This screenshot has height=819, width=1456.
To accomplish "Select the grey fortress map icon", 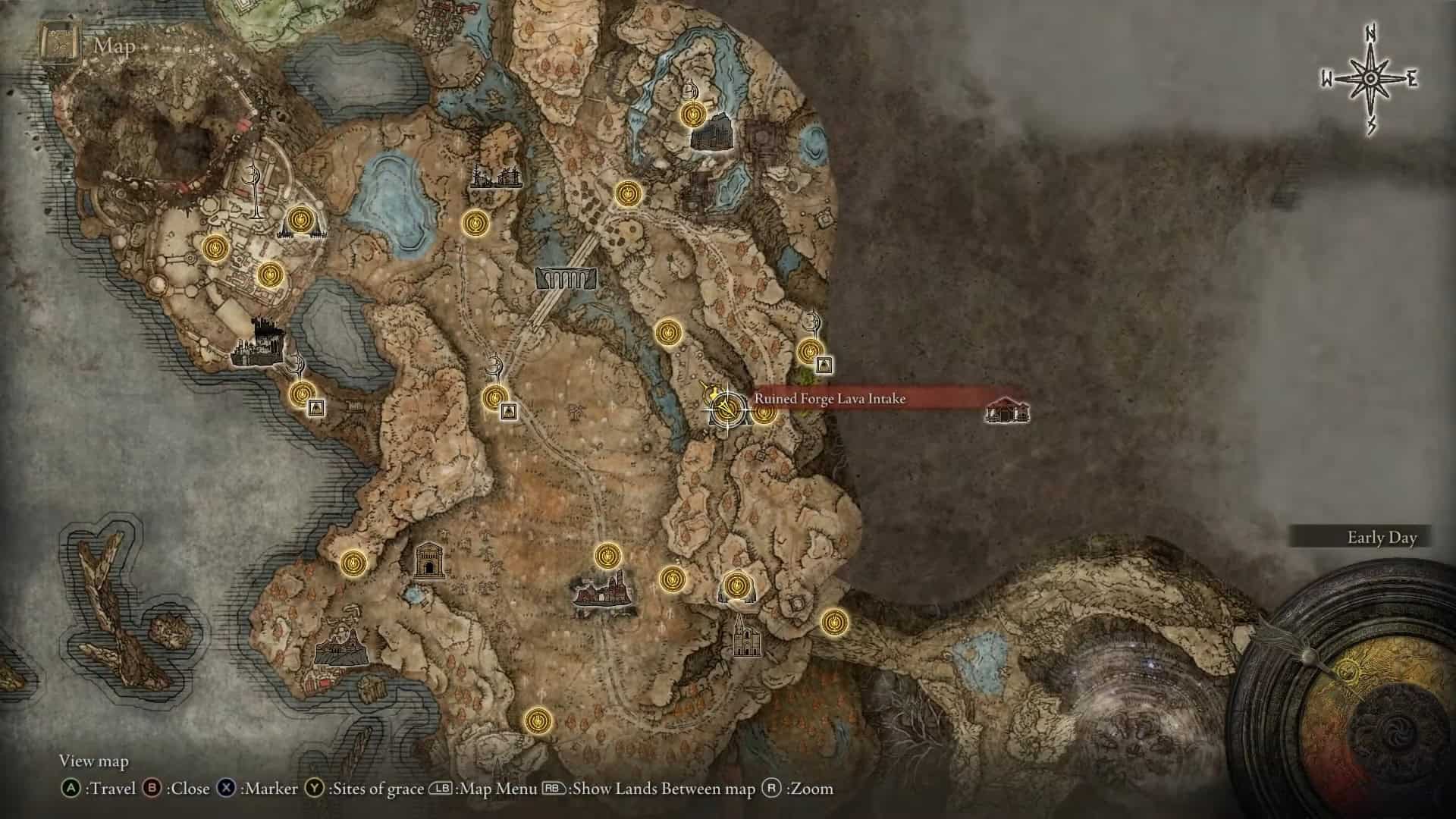I will pos(711,135).
